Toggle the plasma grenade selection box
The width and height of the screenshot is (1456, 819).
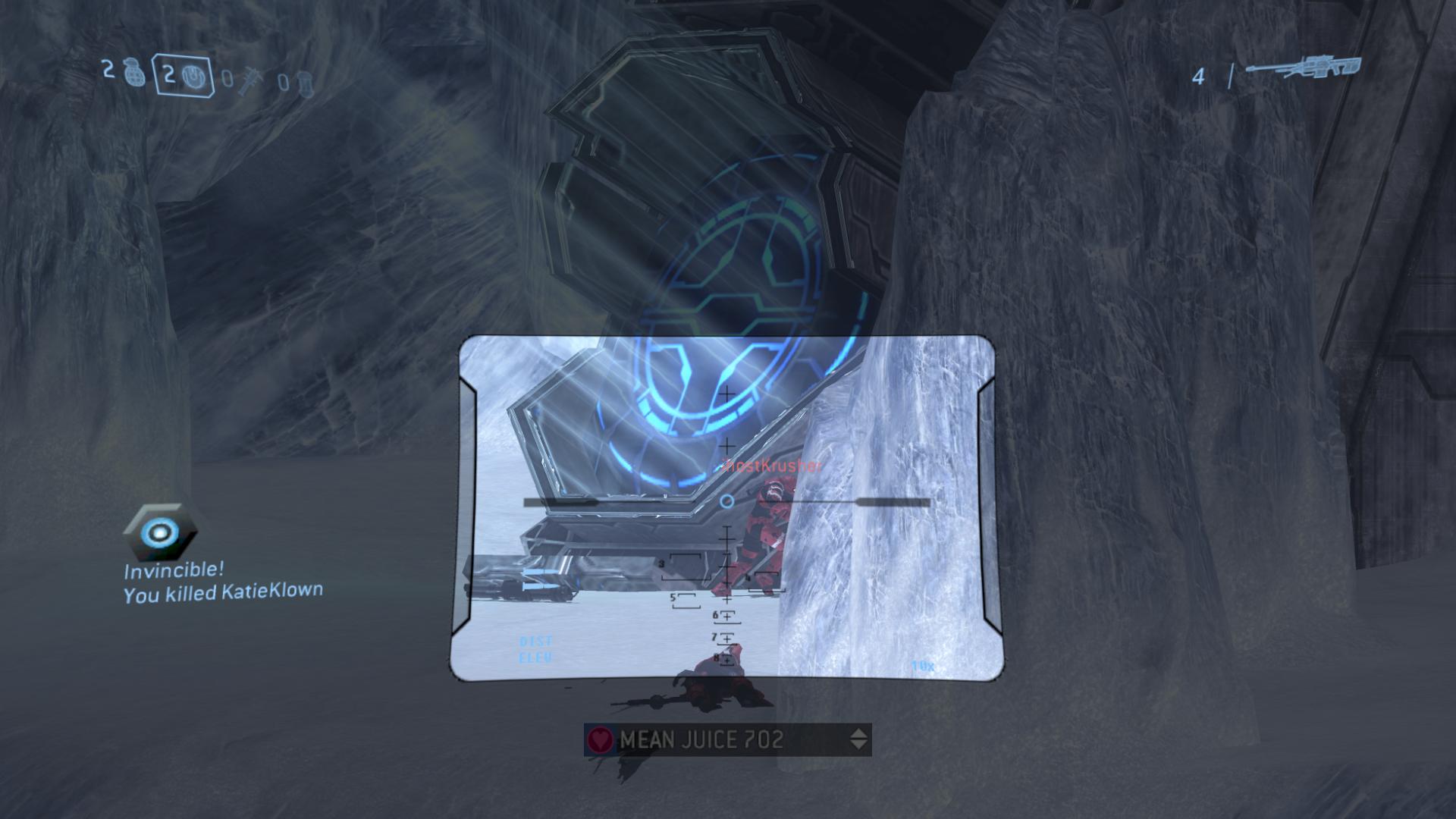tap(184, 76)
